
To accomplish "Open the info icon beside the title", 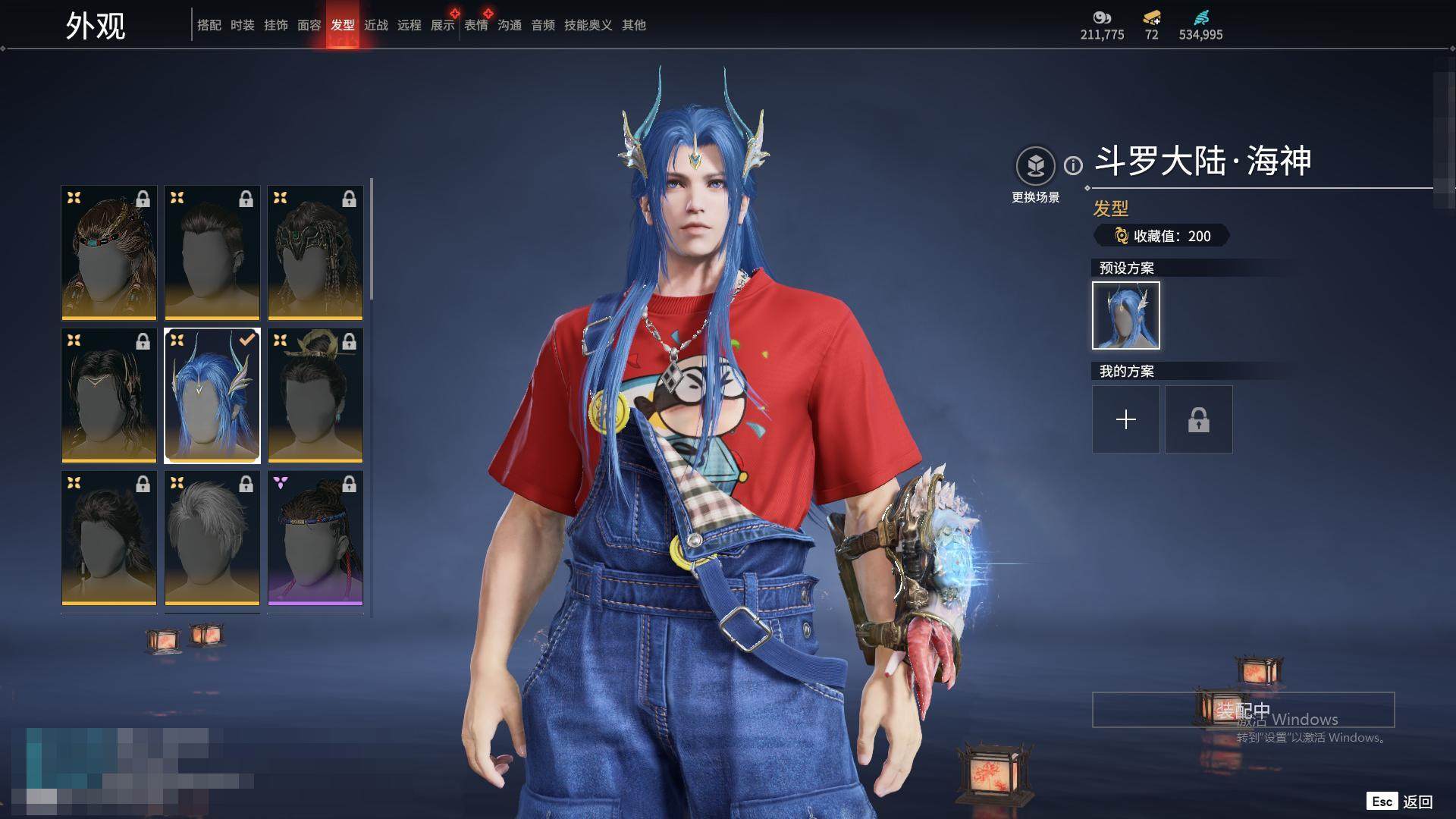I will point(1073,165).
